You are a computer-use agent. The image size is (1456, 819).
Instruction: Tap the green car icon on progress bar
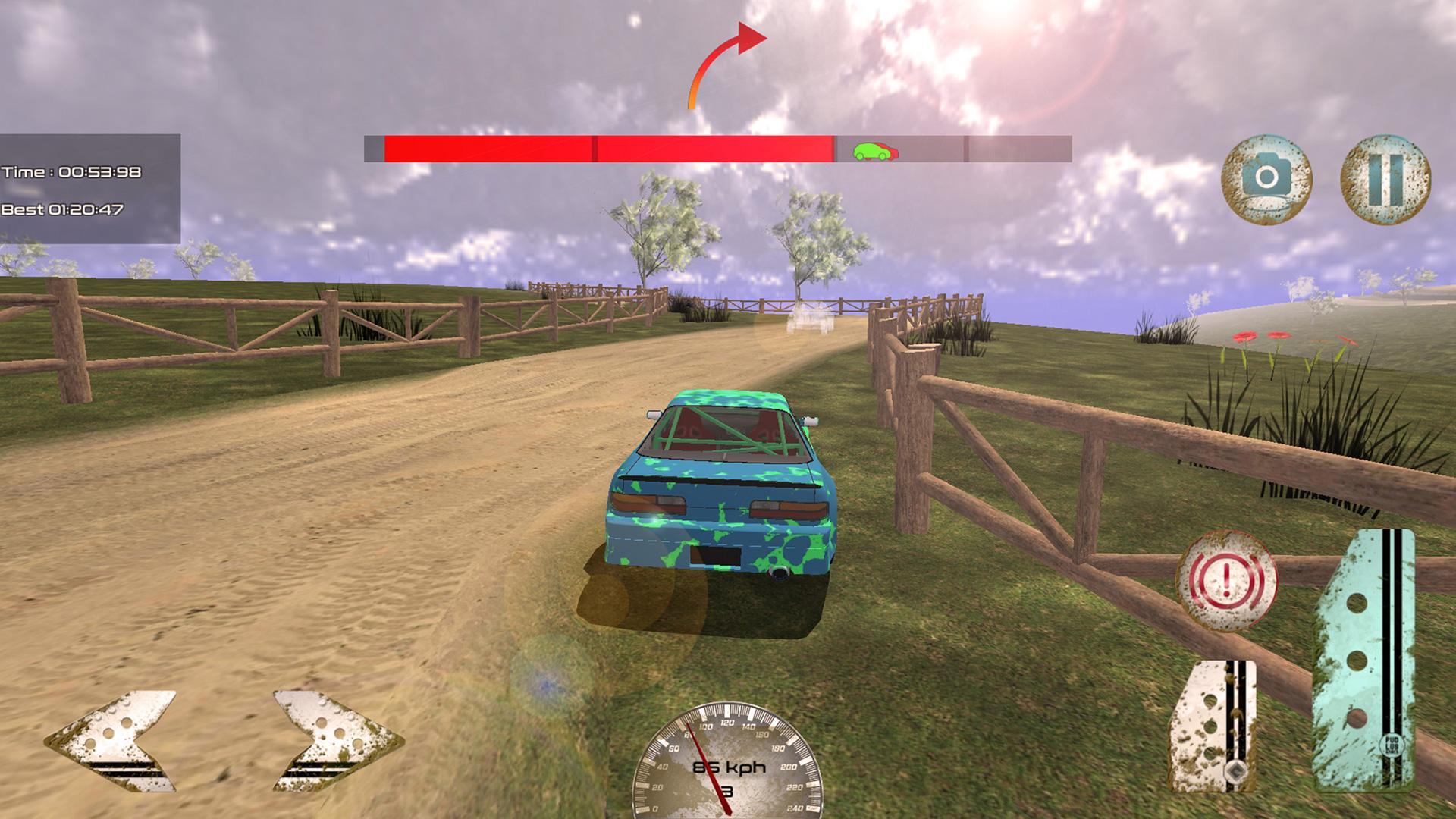tap(874, 151)
